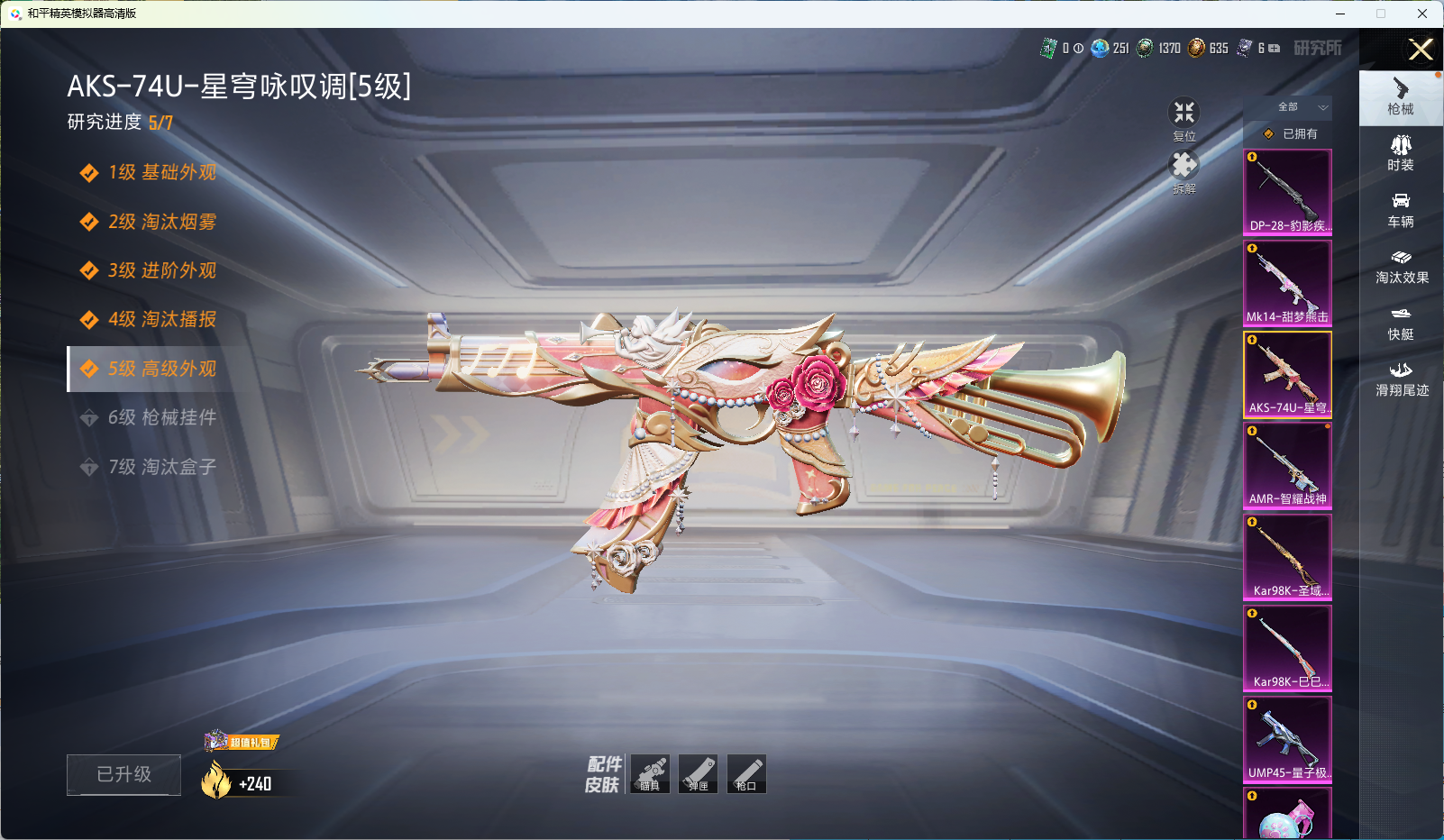
Task: Toggle the 已拥有 owned filter
Action: pyautogui.click(x=1290, y=133)
